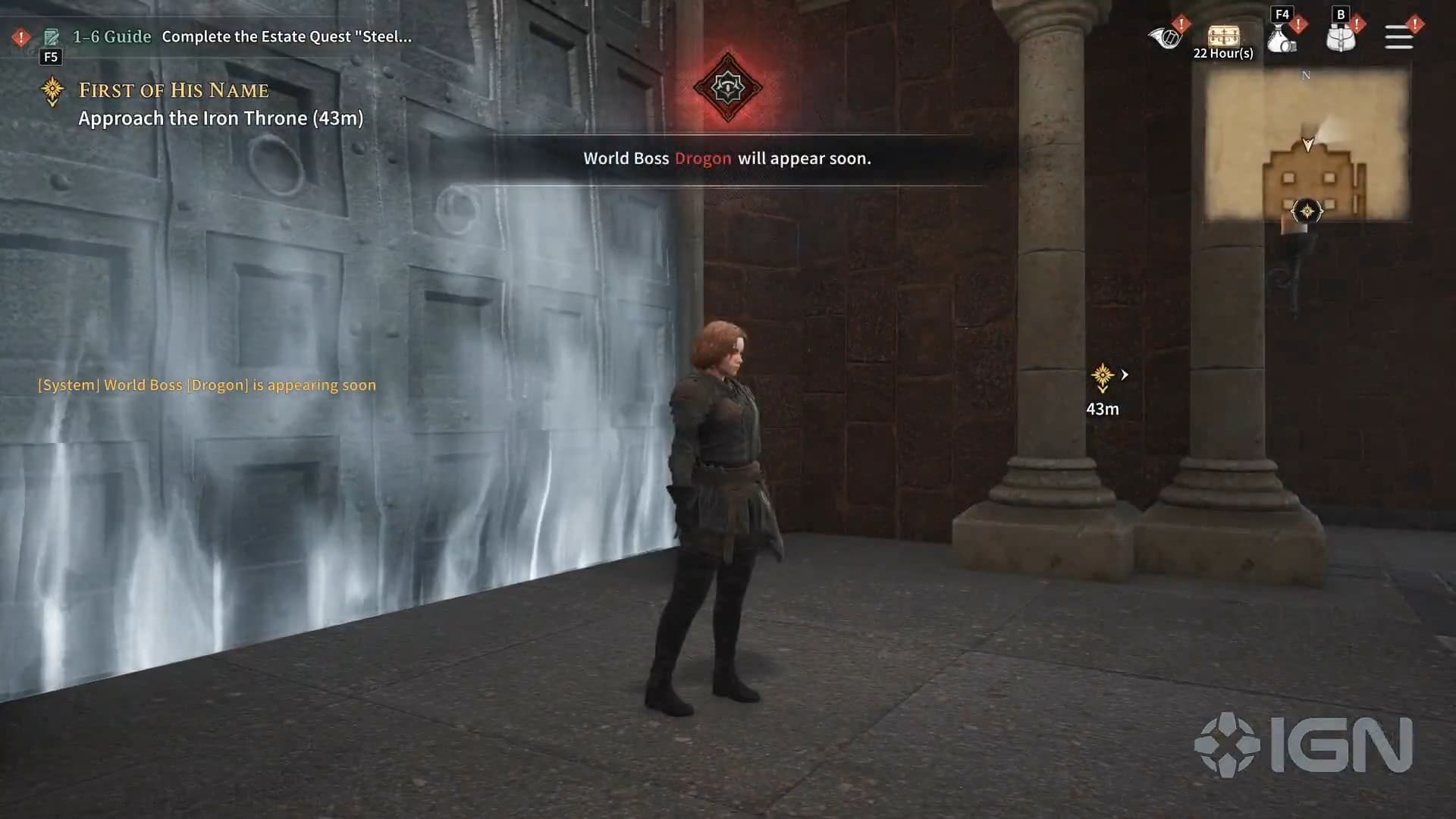Select the First of His Name quest tracker
The height and width of the screenshot is (819, 1456).
(x=174, y=90)
